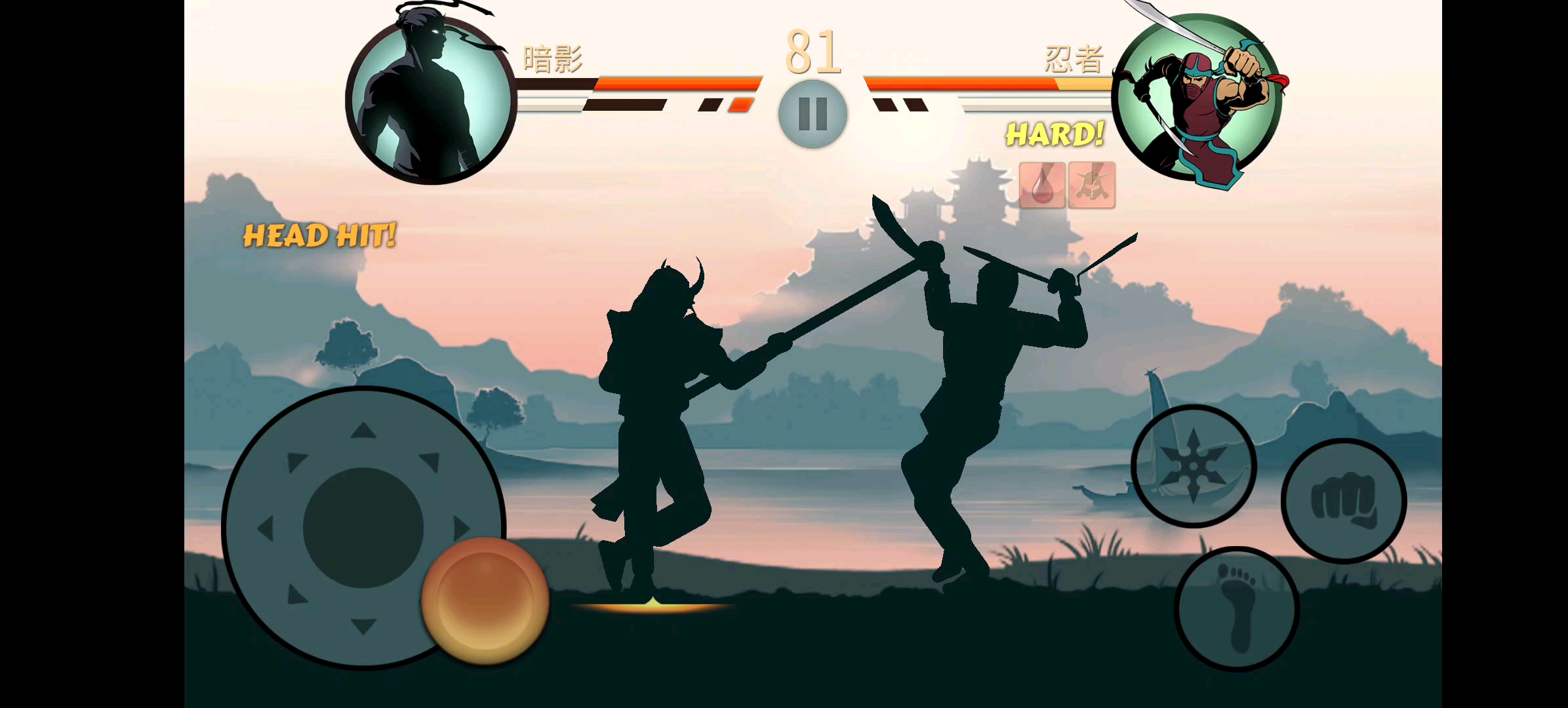
Task: Tap the blood drop enchantment icon
Action: click(1042, 186)
